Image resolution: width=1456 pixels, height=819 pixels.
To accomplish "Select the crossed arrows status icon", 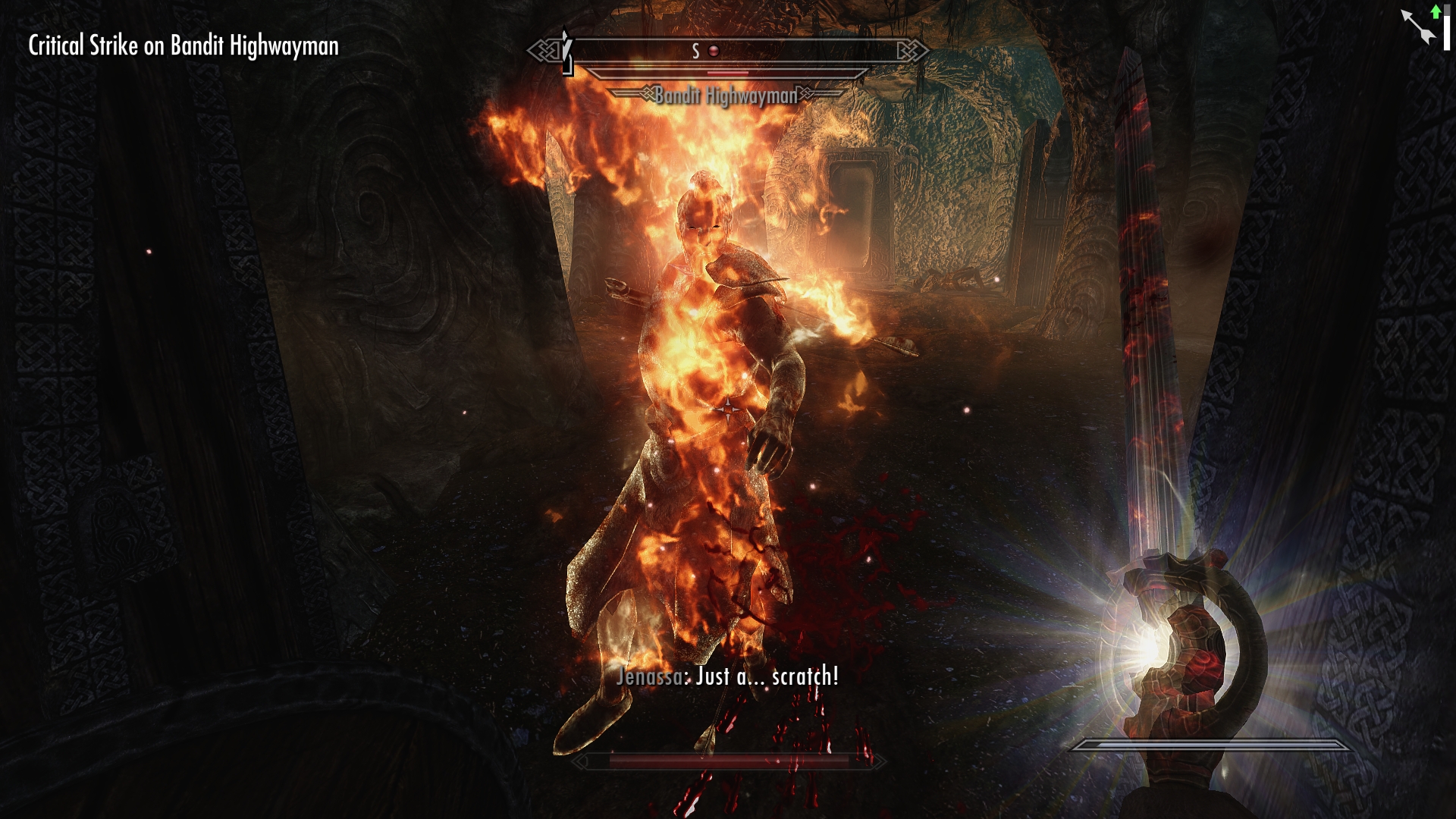I will (x=1418, y=27).
